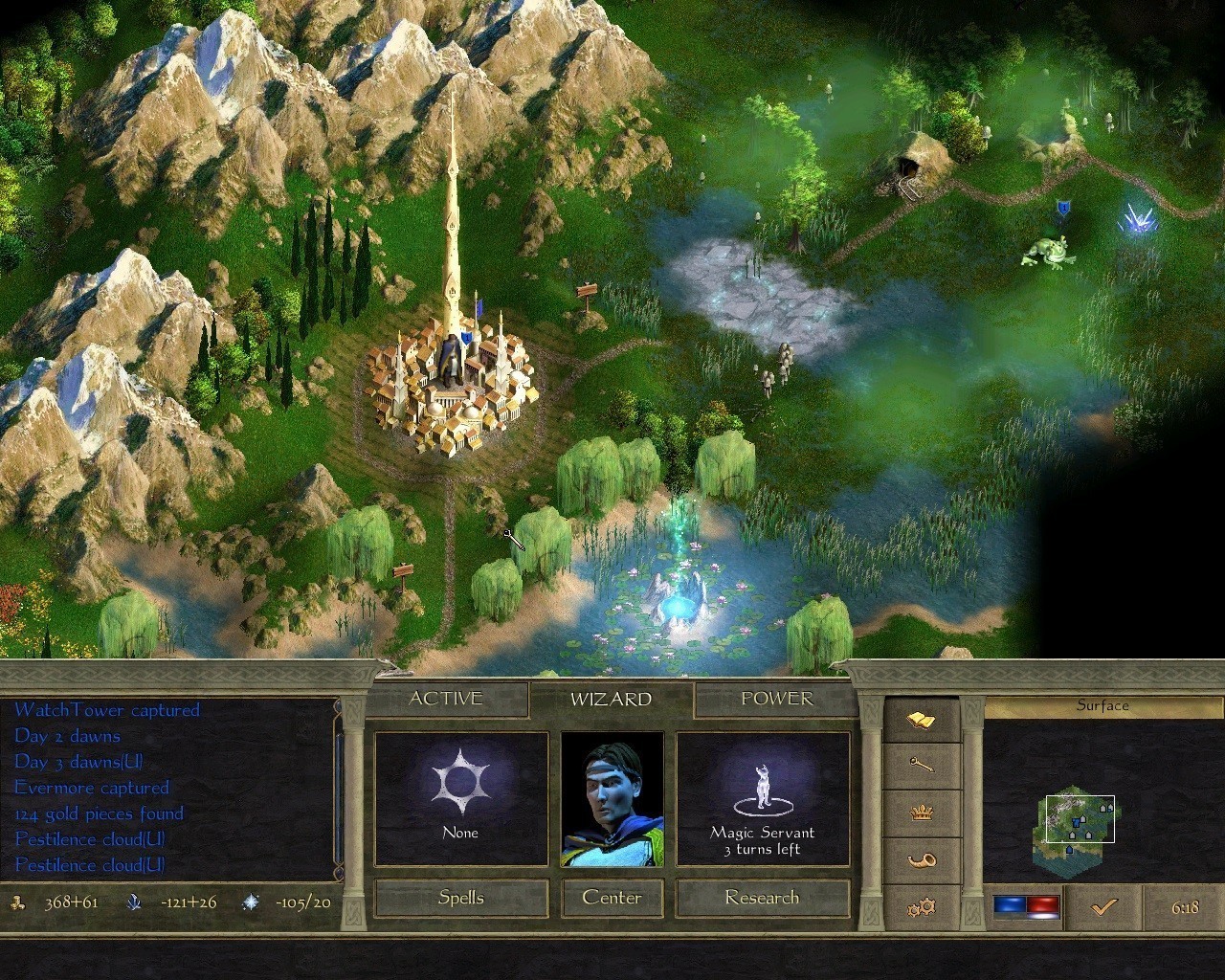Center view on the wizard
This screenshot has height=980, width=1225.
click(x=612, y=898)
